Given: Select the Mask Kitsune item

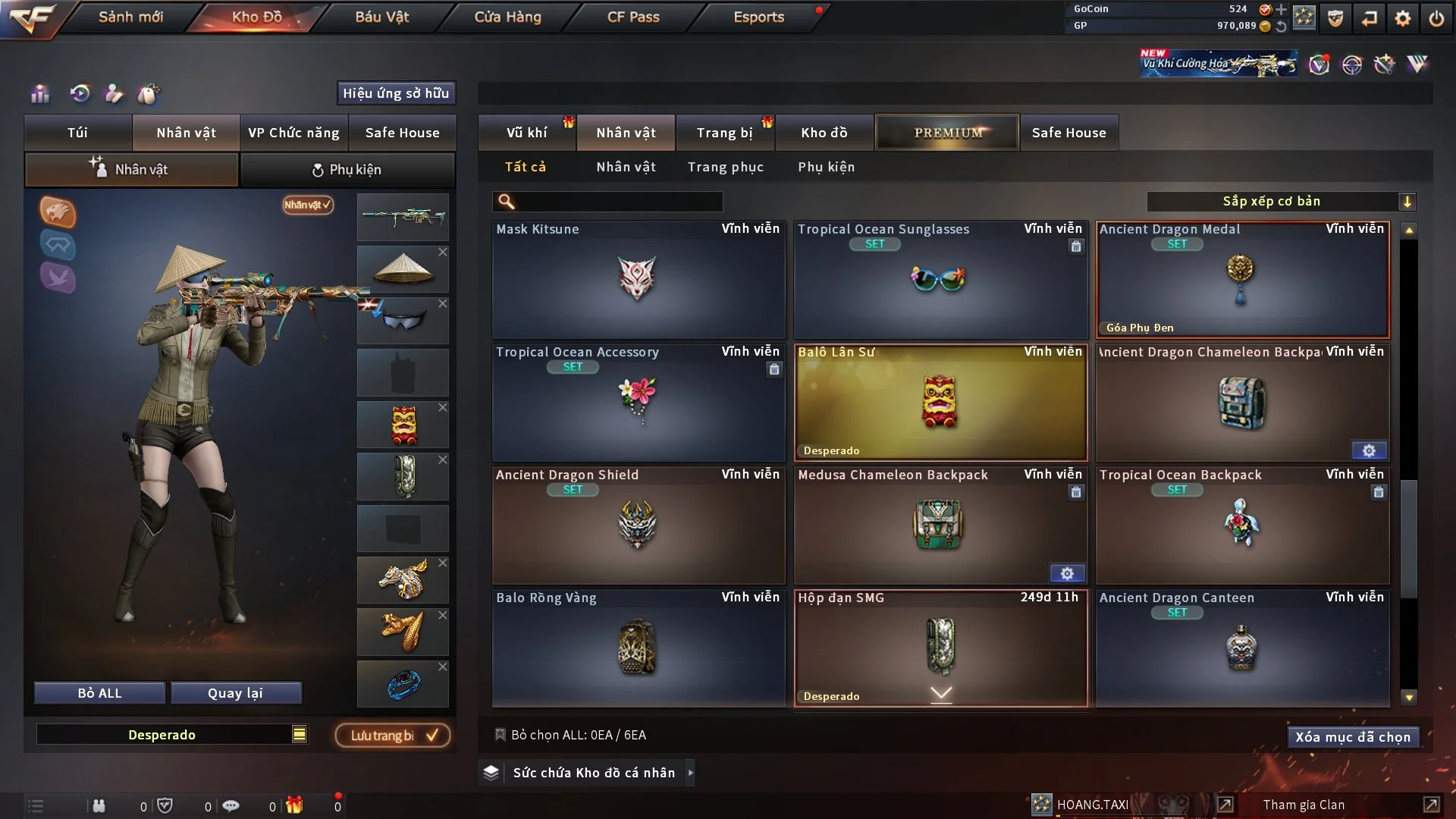Looking at the screenshot, I should pos(638,279).
